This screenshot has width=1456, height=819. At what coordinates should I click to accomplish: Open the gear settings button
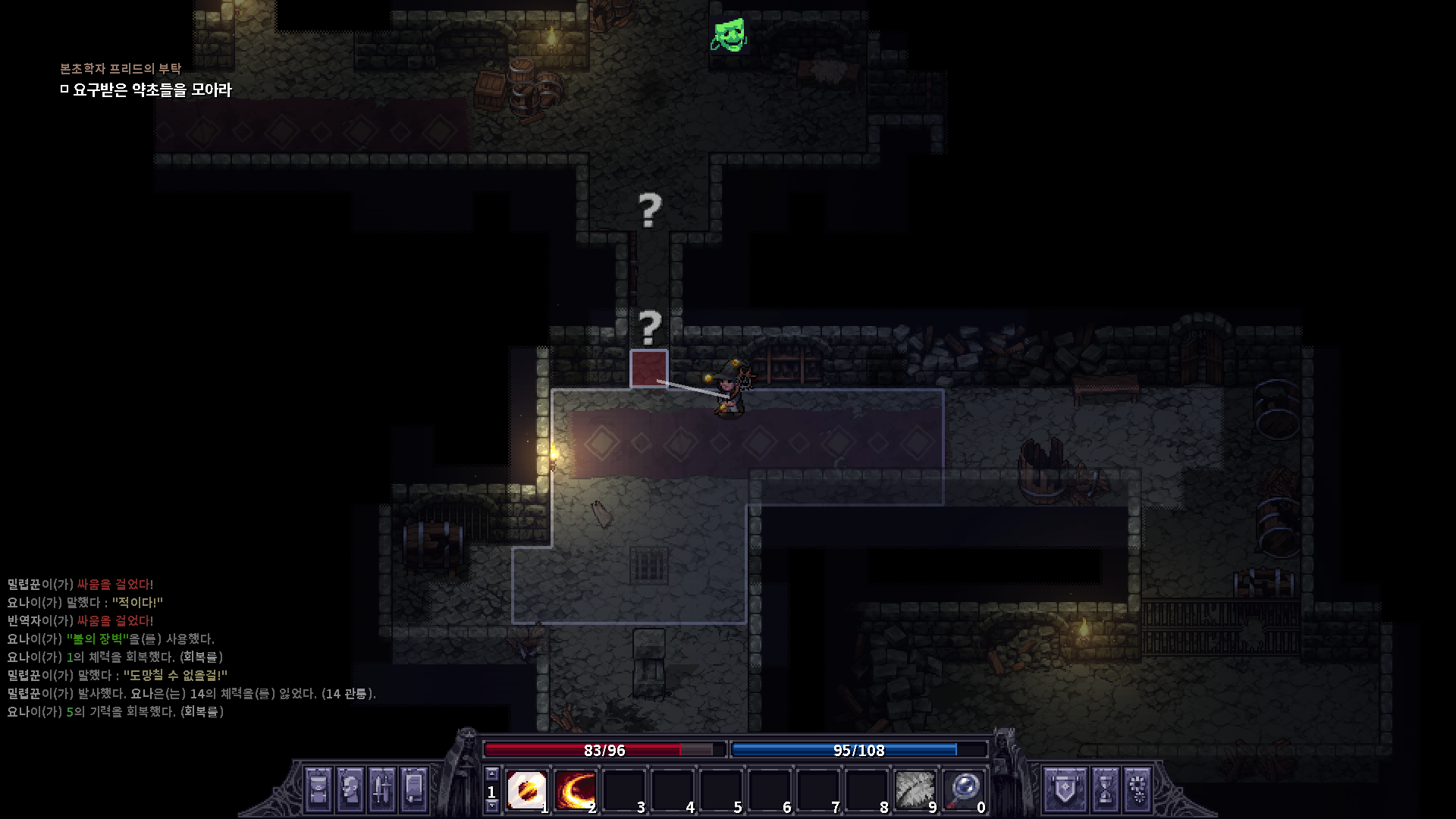(x=1138, y=789)
